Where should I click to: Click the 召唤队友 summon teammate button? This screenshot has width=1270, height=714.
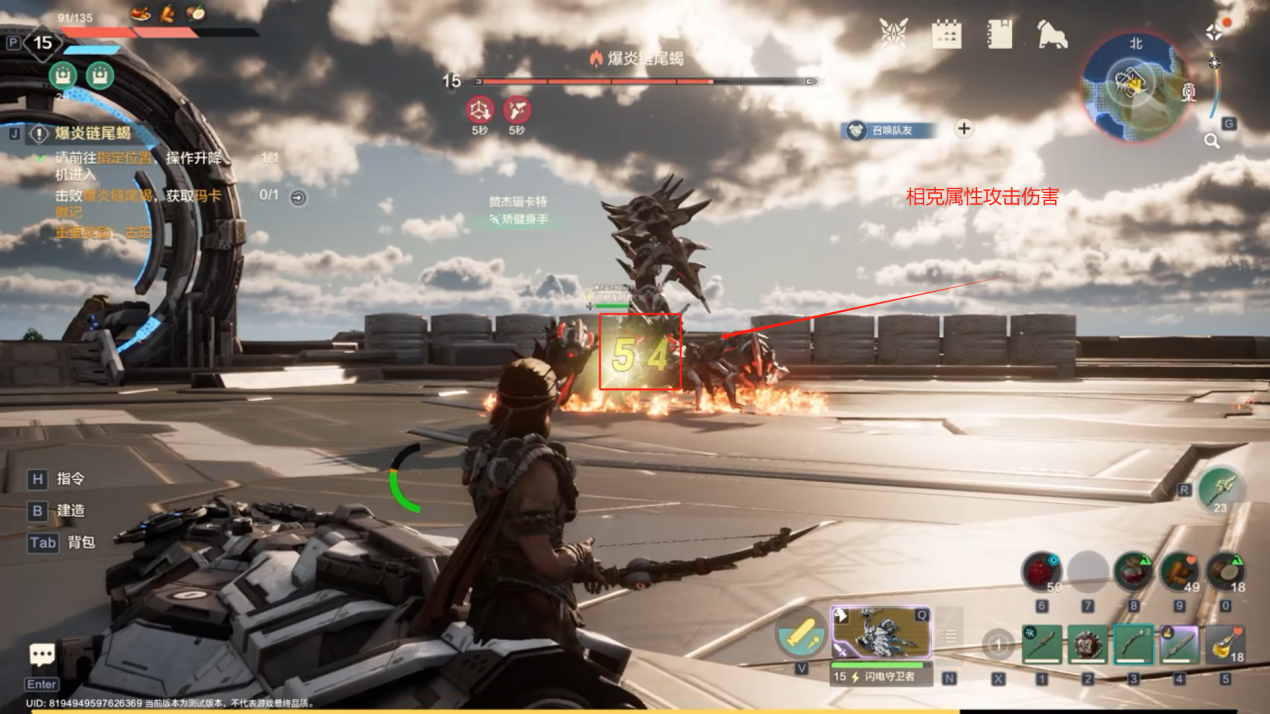pyautogui.click(x=890, y=129)
